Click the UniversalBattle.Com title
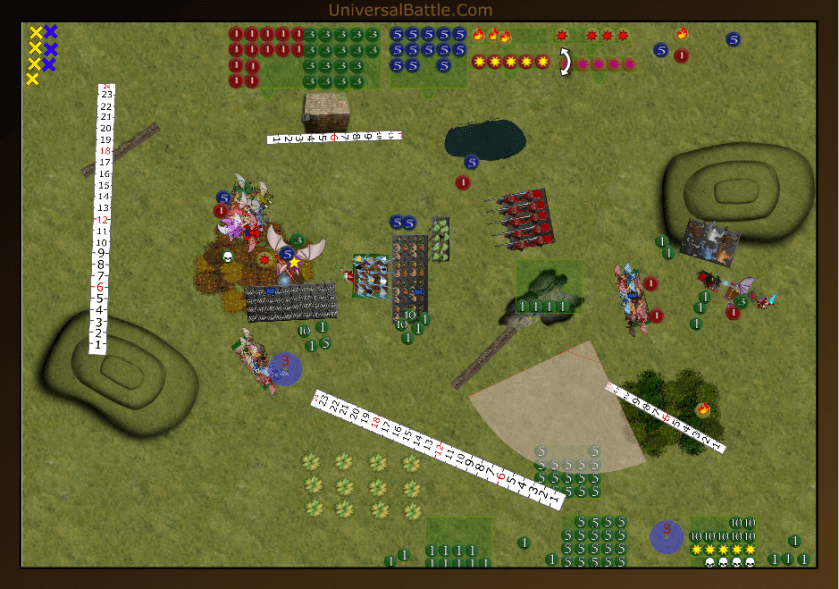Viewport: 839px width, 589px height. [x=411, y=10]
